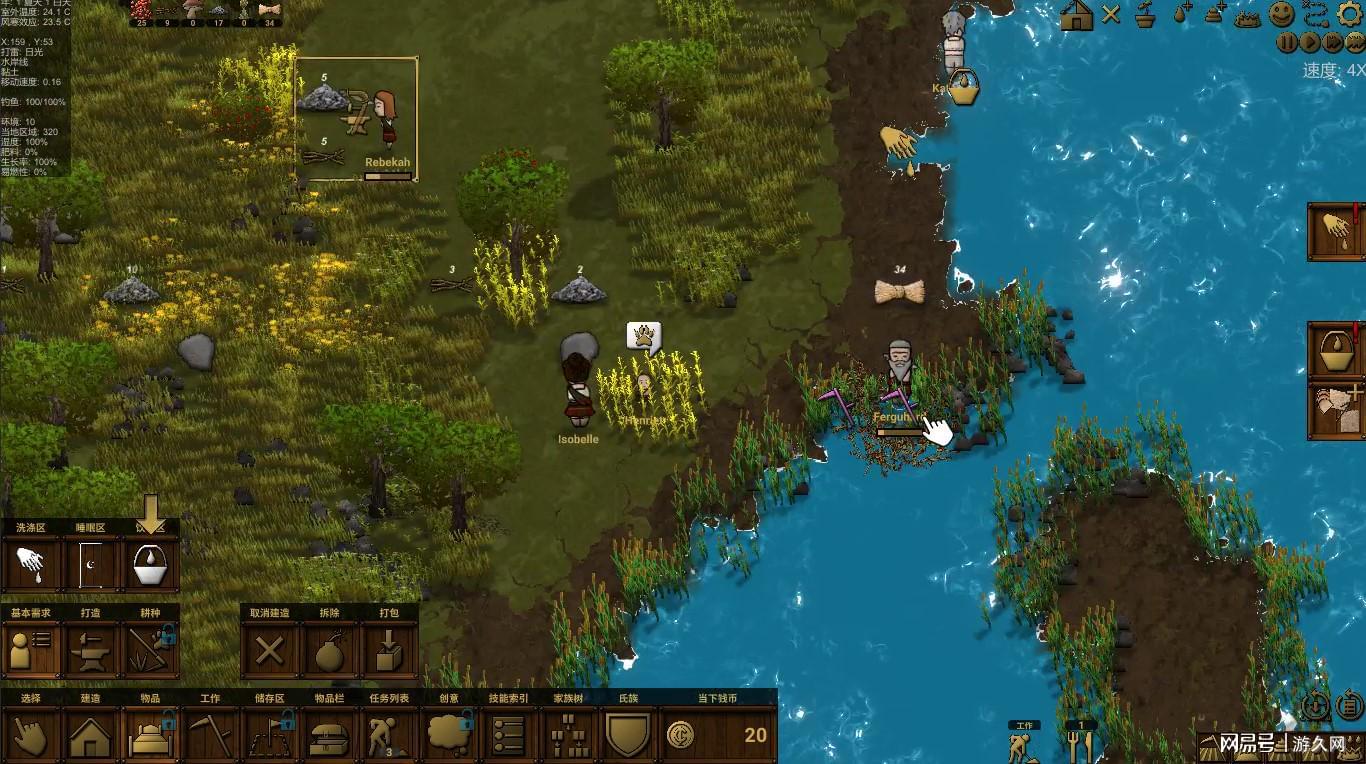Image resolution: width=1366 pixels, height=764 pixels.
Task: Activate the 拆除 bomb demolish tool
Action: click(x=329, y=650)
